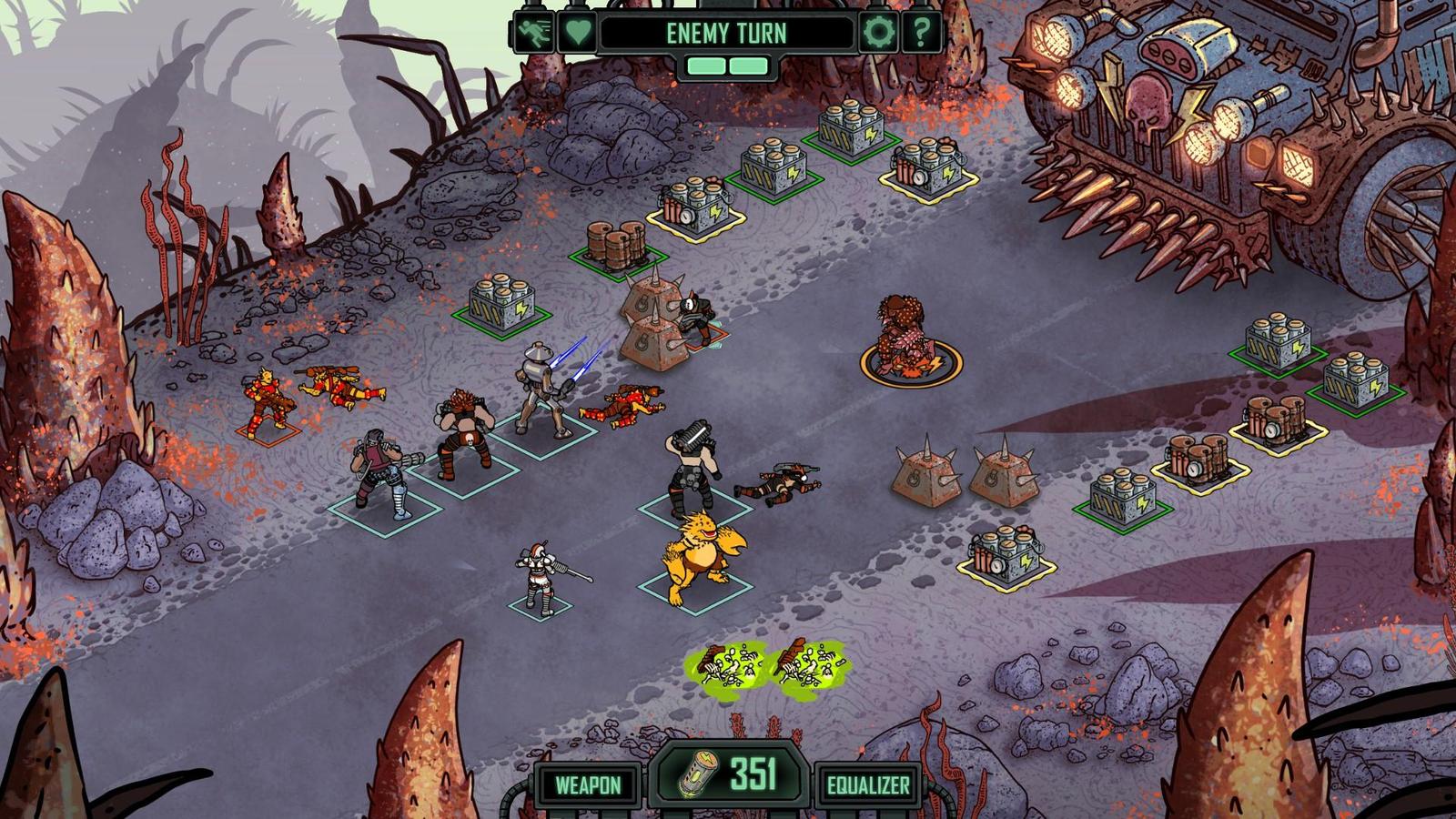
Task: Select the white-armored sniper unit
Action: (x=534, y=573)
